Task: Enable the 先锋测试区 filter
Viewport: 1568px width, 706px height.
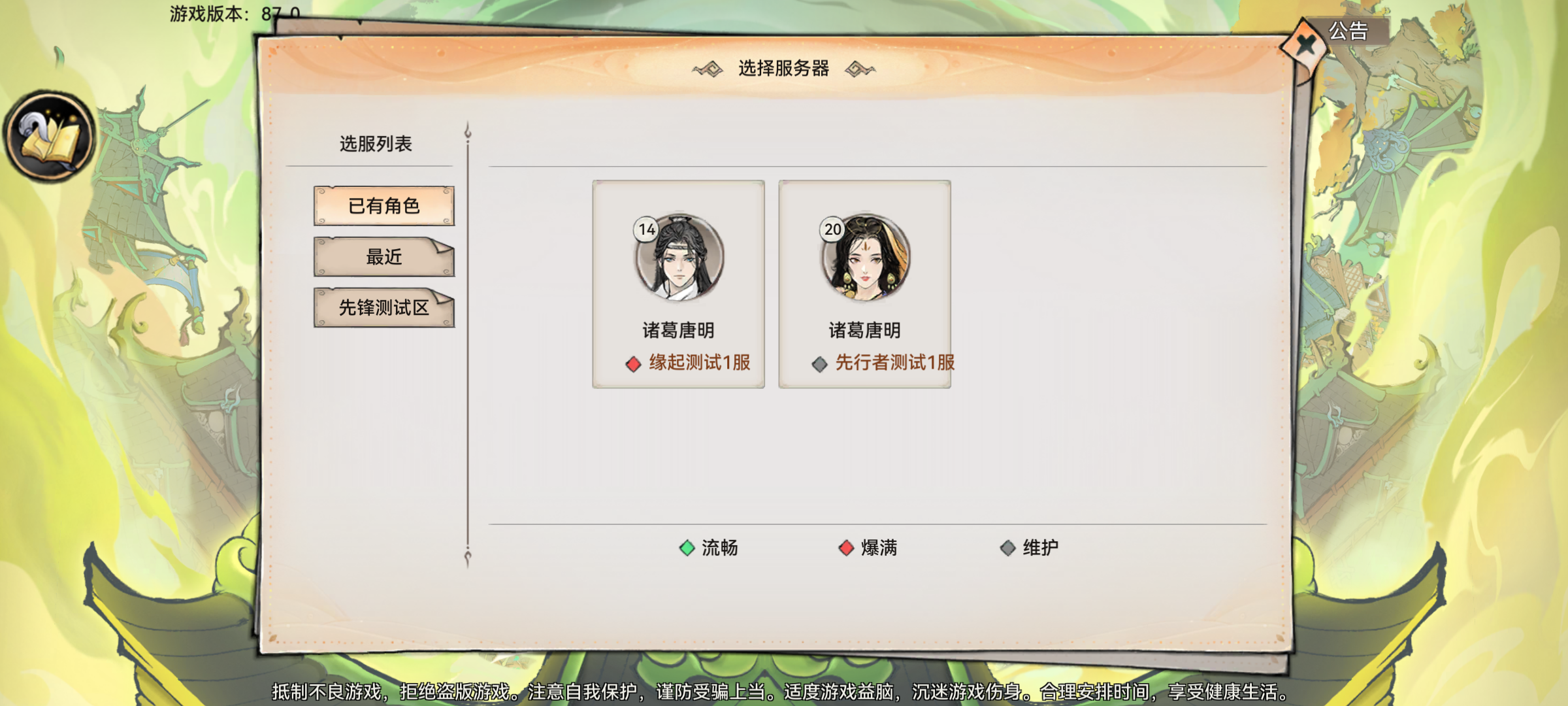Action: pyautogui.click(x=384, y=309)
